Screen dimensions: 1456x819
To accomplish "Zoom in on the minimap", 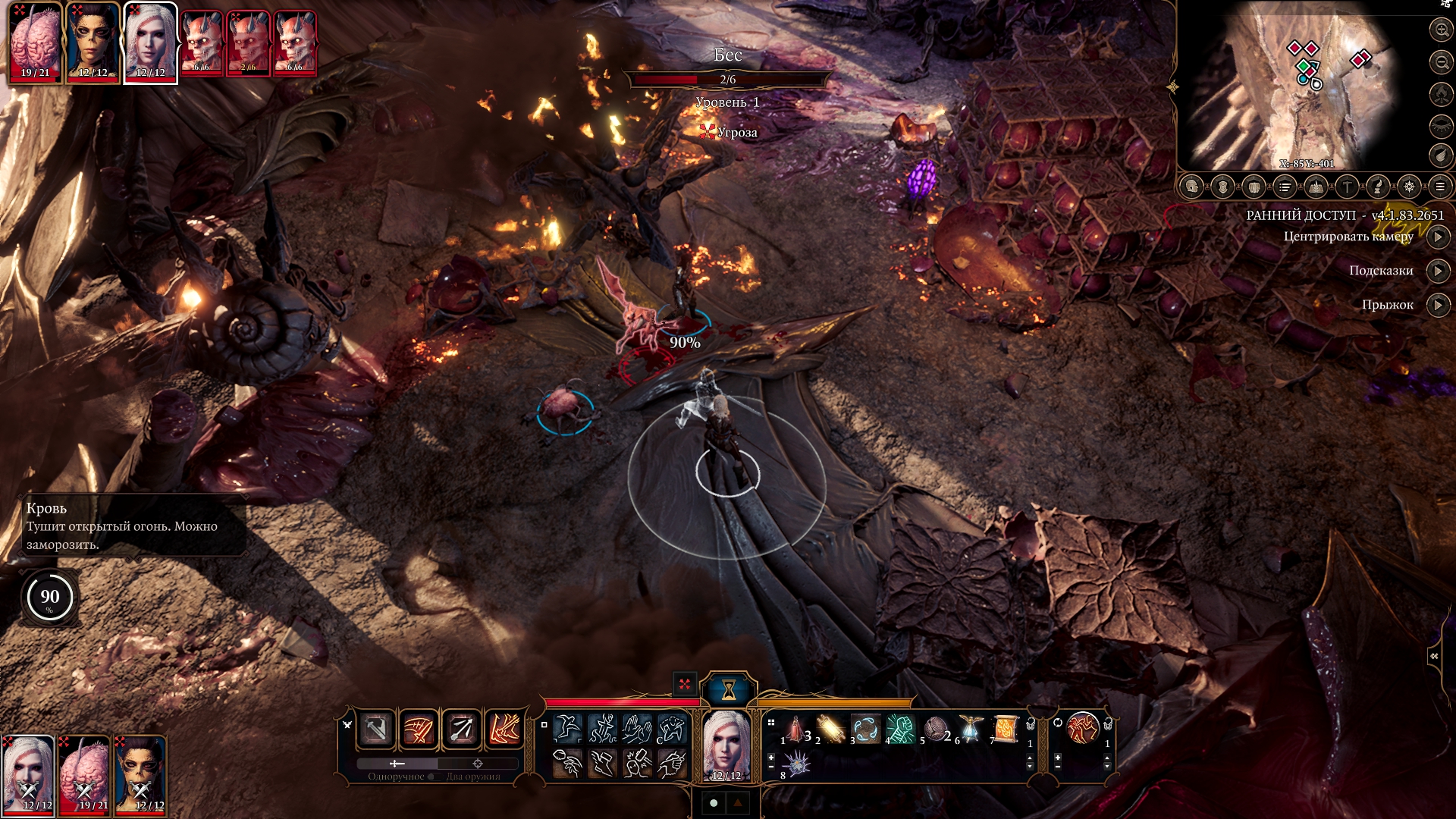I will click(1441, 30).
